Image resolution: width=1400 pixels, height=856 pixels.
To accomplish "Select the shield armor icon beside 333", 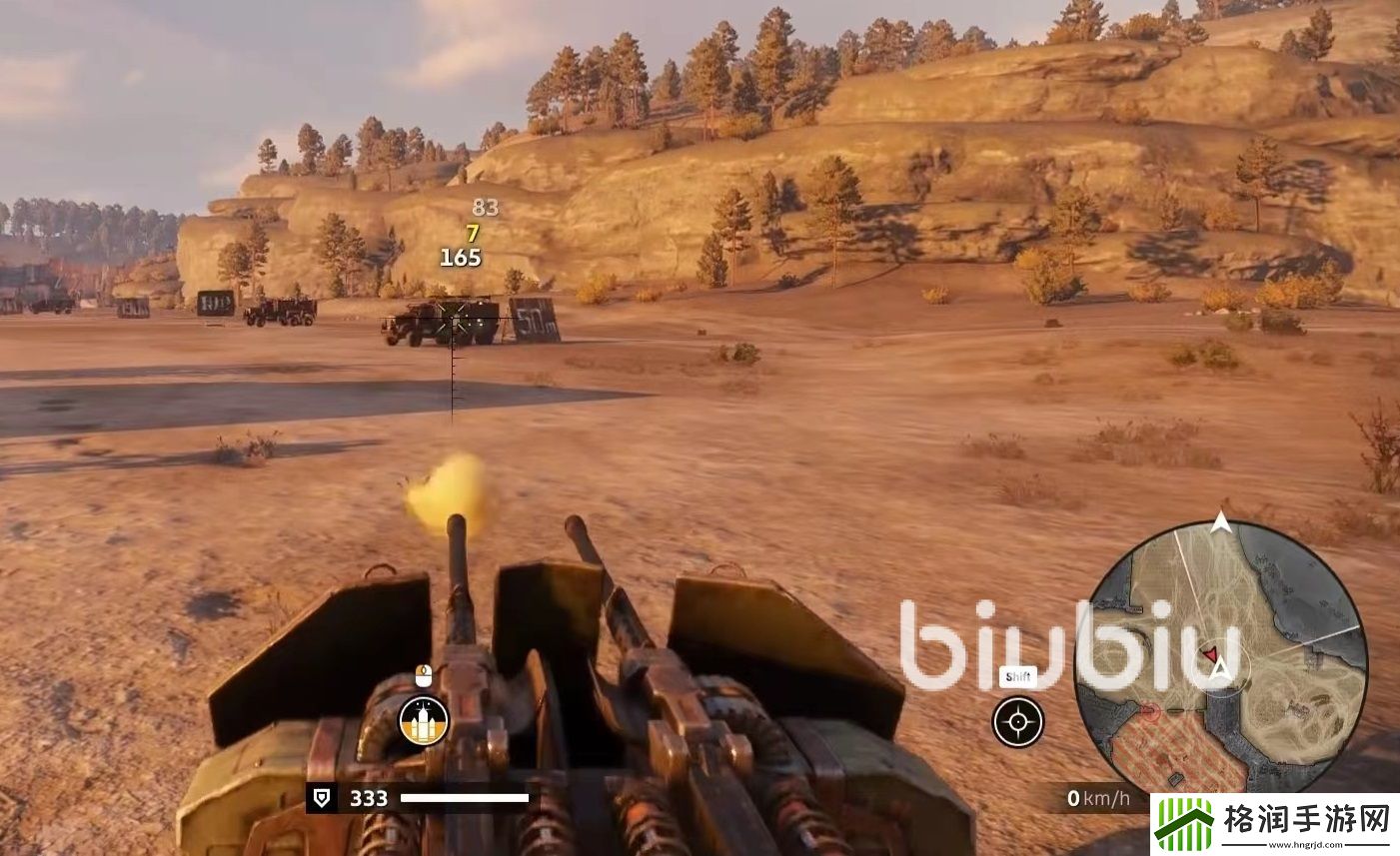I will click(323, 798).
